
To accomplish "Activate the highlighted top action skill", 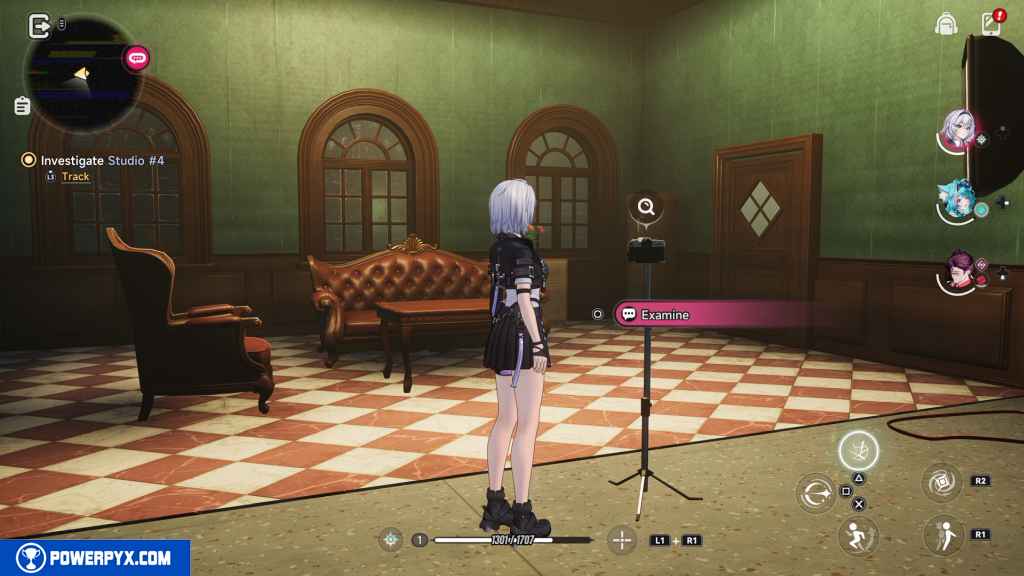I will (x=858, y=451).
